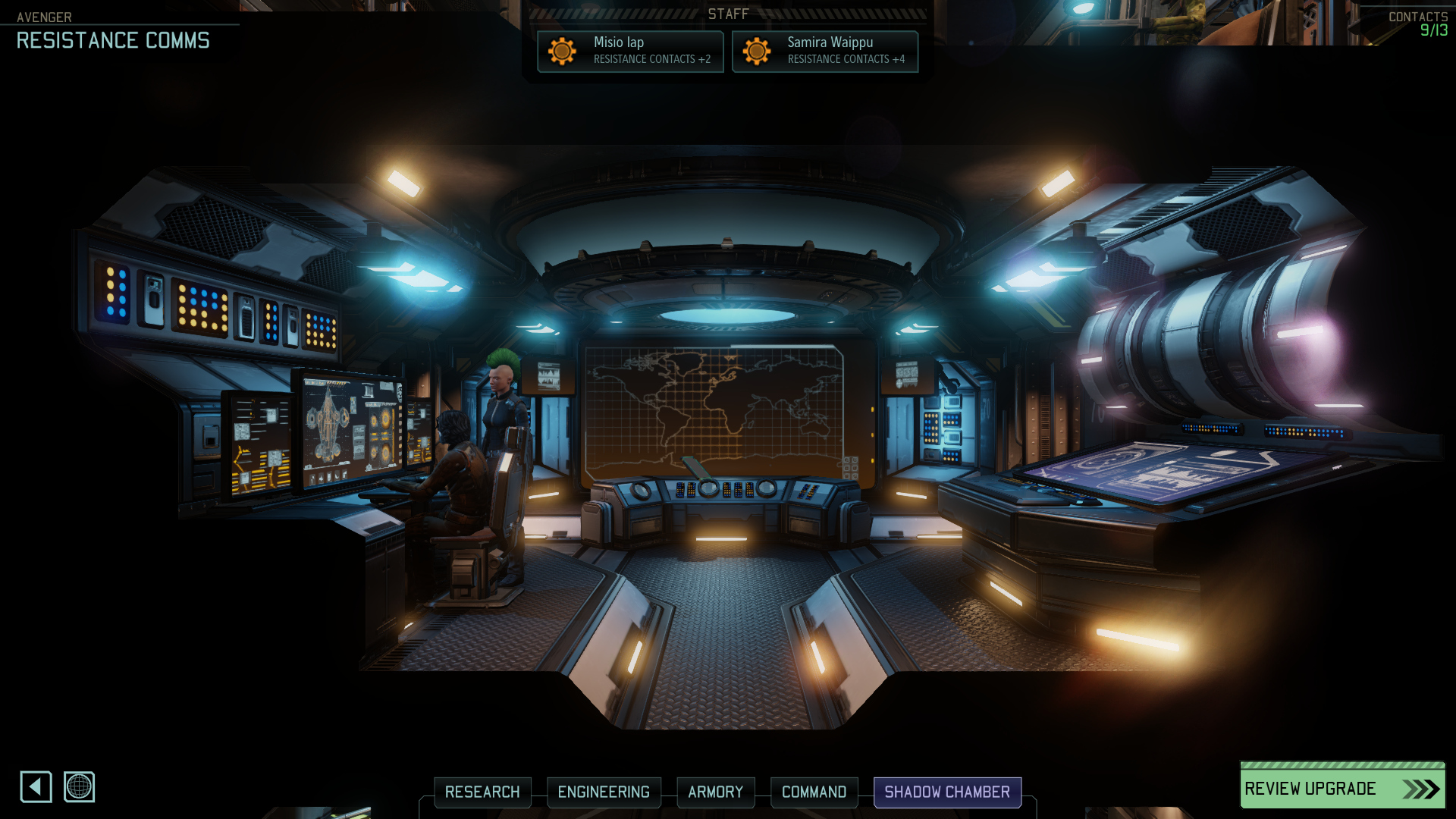Image resolution: width=1456 pixels, height=819 pixels.
Task: Go to Engineering
Action: point(604,792)
